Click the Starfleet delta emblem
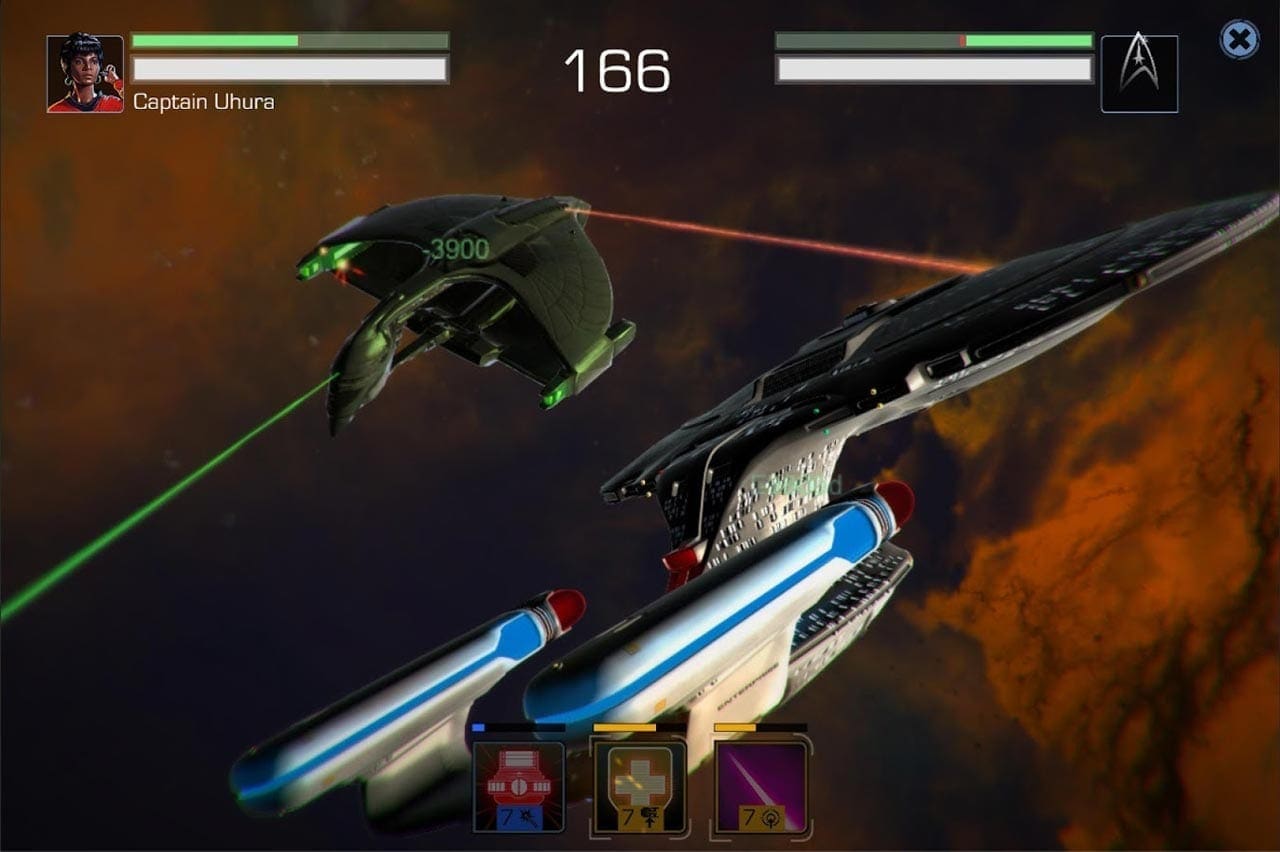The height and width of the screenshot is (852, 1280). pyautogui.click(x=1139, y=74)
